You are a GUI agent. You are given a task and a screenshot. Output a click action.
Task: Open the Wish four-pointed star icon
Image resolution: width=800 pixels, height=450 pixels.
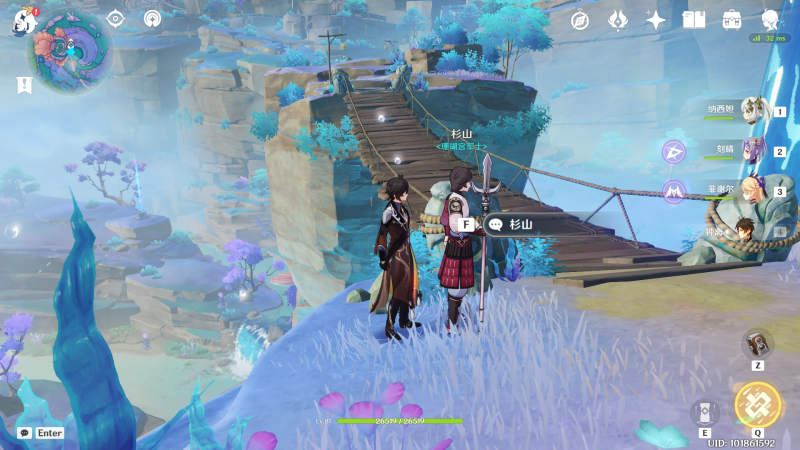(656, 20)
